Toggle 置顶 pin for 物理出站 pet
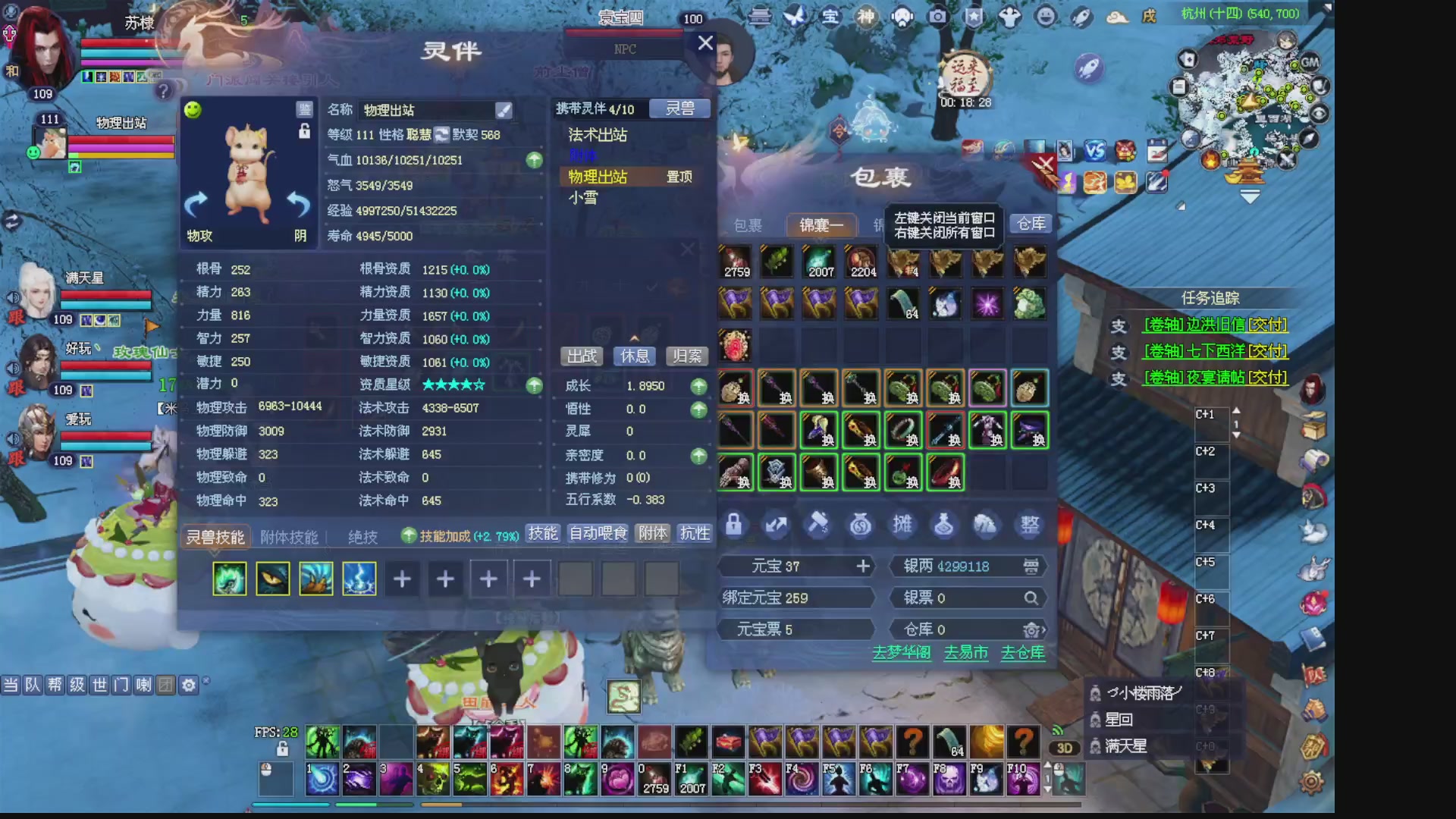Screen dimensions: 1456x819 tap(678, 177)
